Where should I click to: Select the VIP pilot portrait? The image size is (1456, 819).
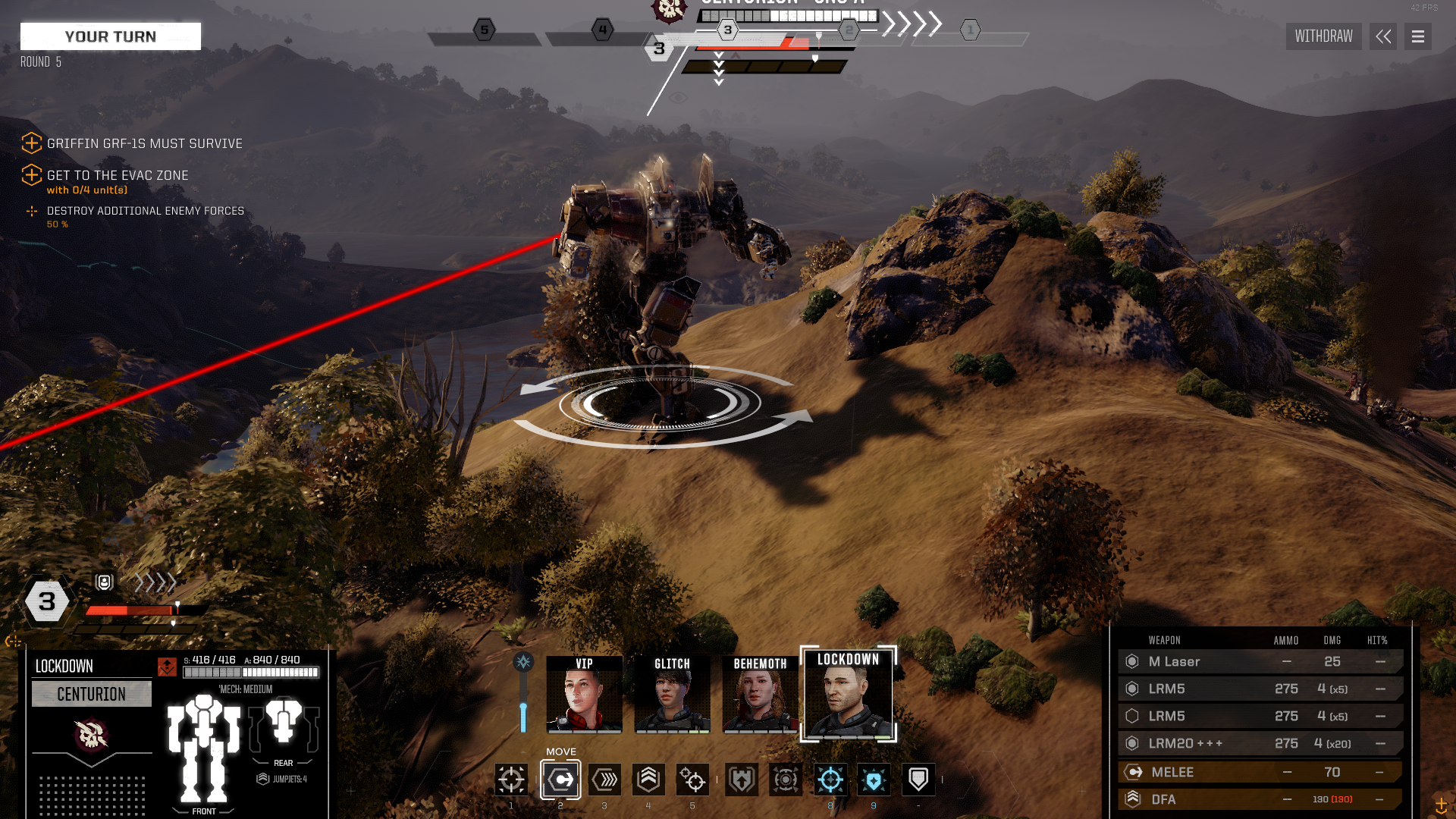584,695
